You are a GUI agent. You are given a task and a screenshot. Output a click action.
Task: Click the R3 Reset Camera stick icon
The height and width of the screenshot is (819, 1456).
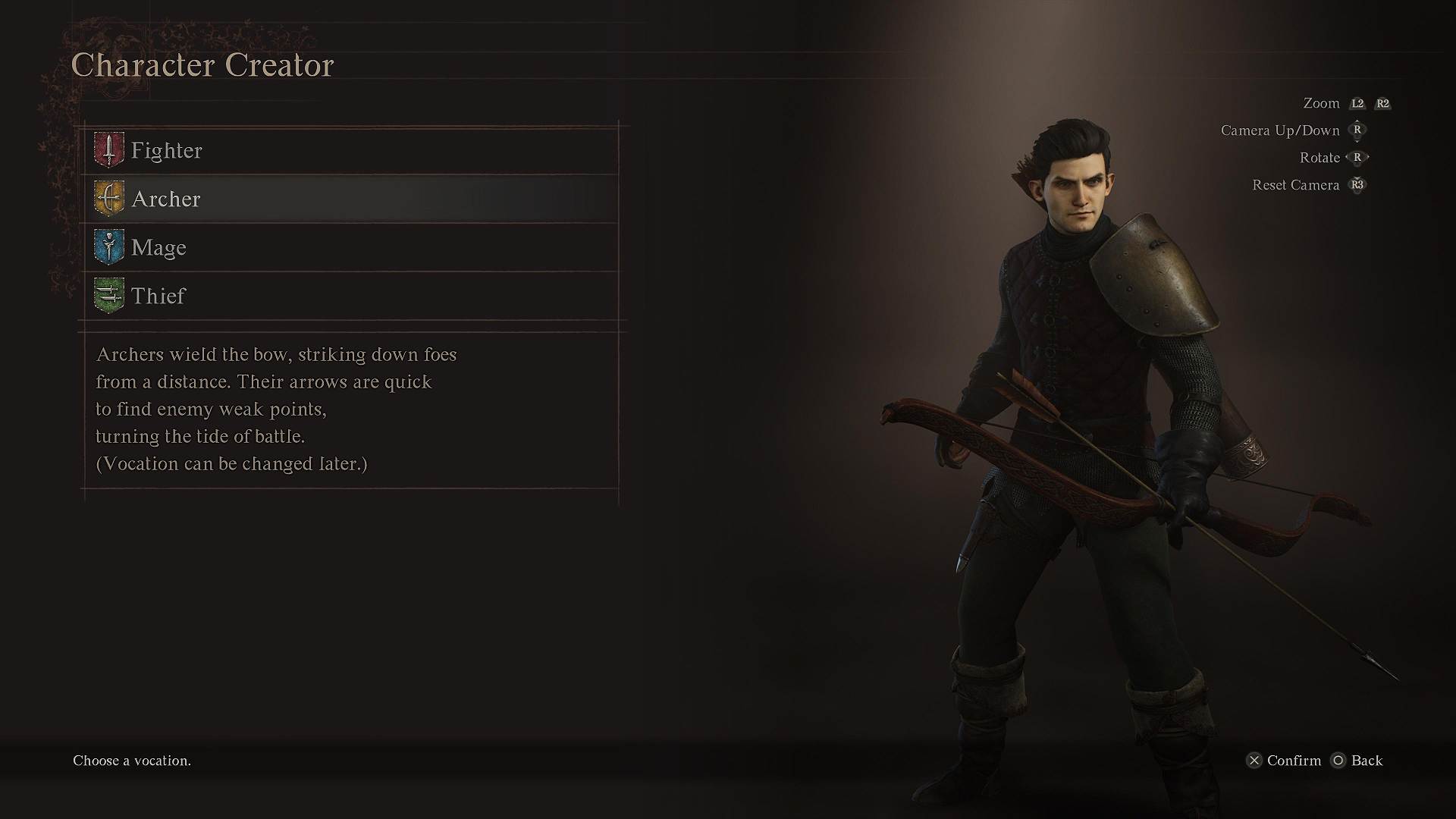pos(1357,185)
